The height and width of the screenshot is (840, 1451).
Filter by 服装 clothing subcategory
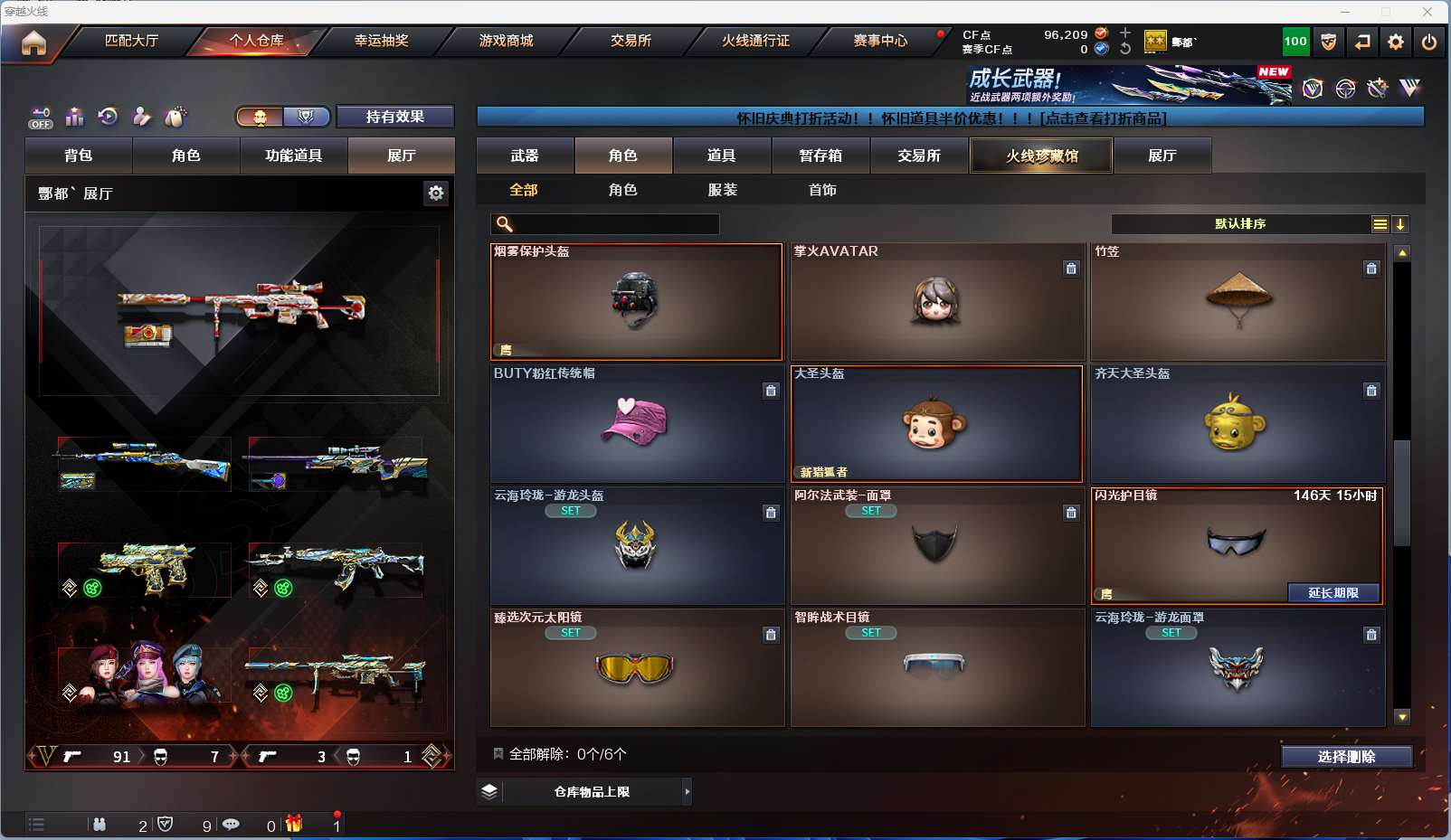point(722,190)
